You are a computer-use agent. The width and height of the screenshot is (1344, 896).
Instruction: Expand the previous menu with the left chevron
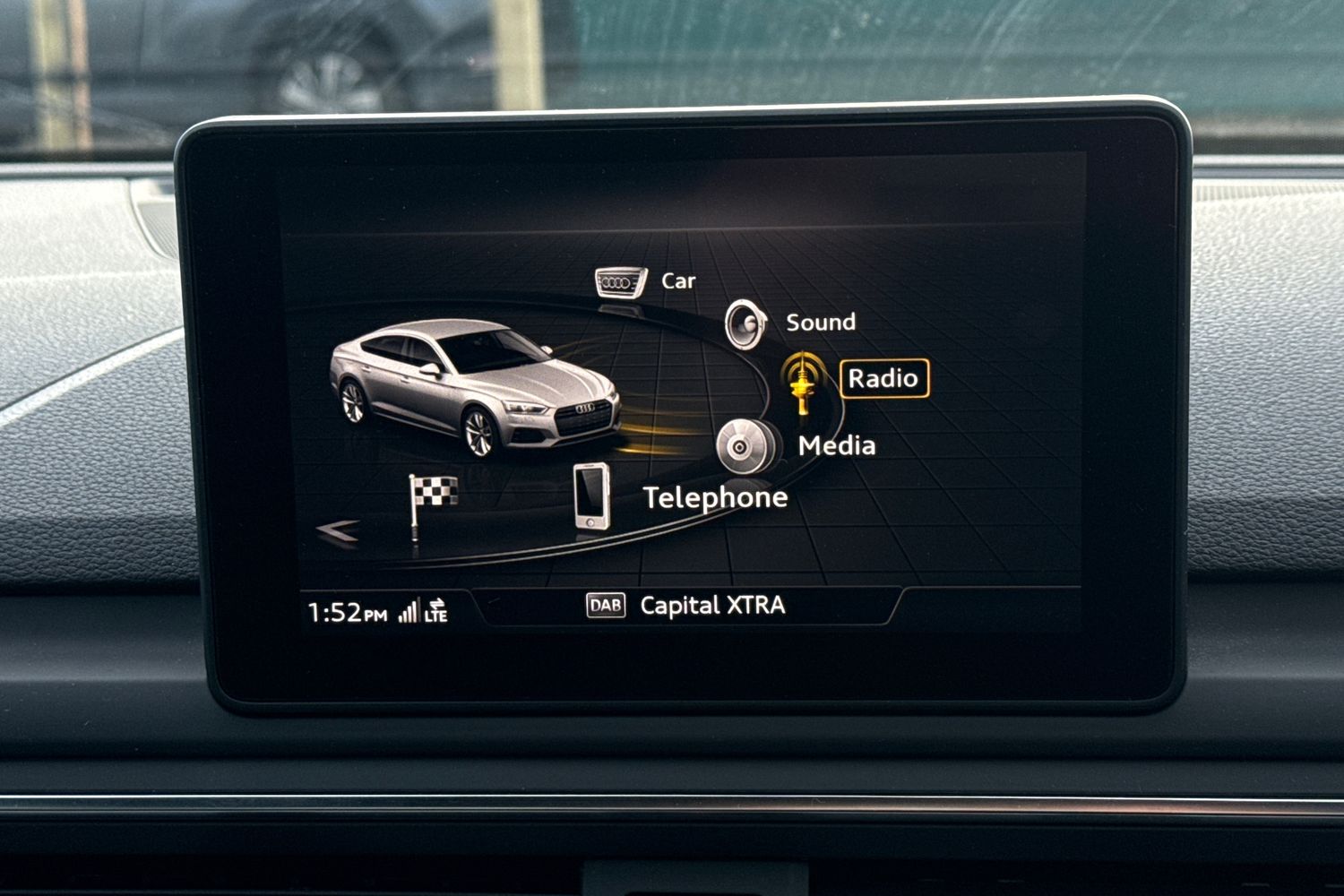(x=335, y=529)
